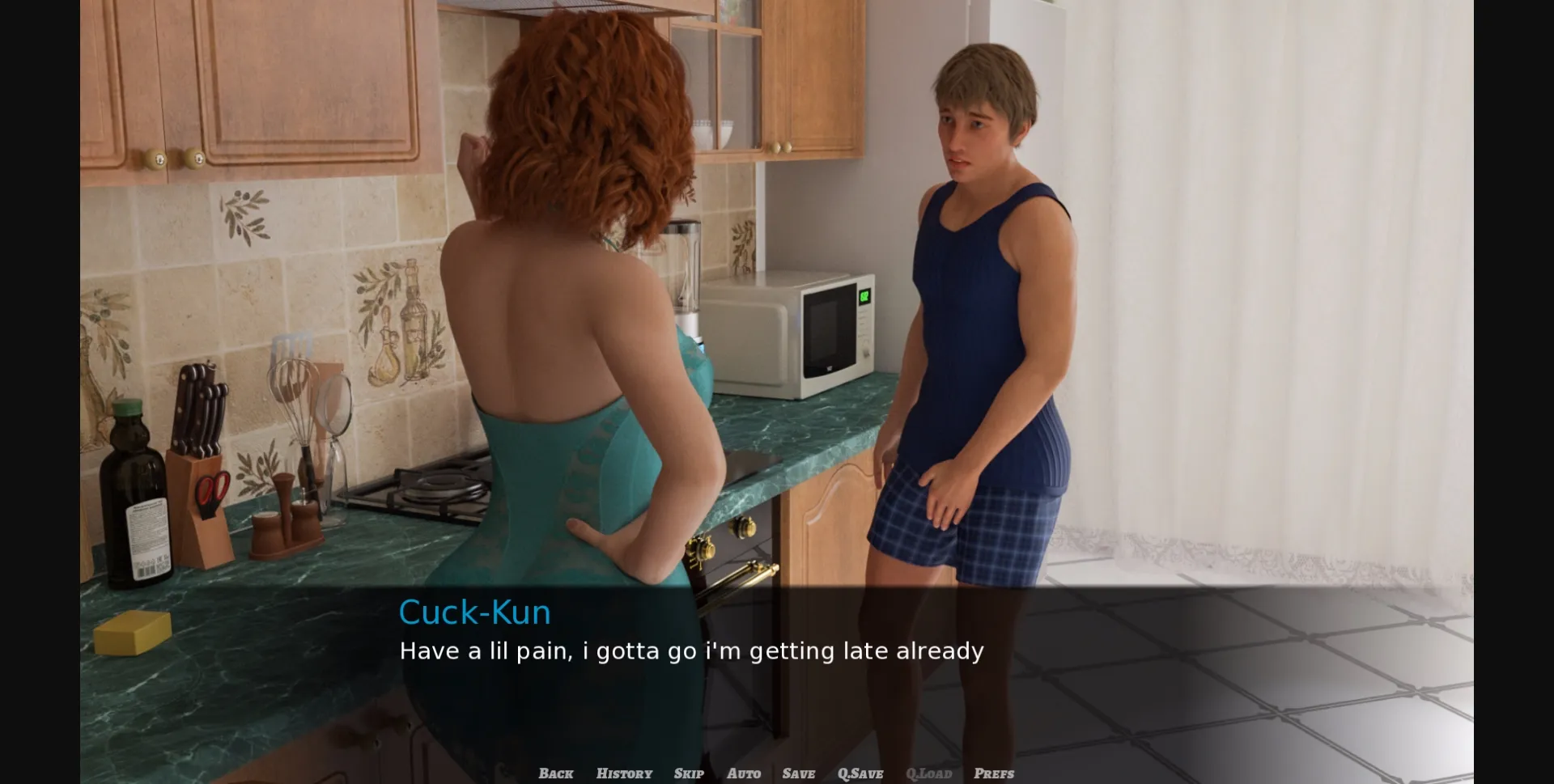Select Skip from the quick menu
The width and height of the screenshot is (1554, 784).
coord(688,773)
